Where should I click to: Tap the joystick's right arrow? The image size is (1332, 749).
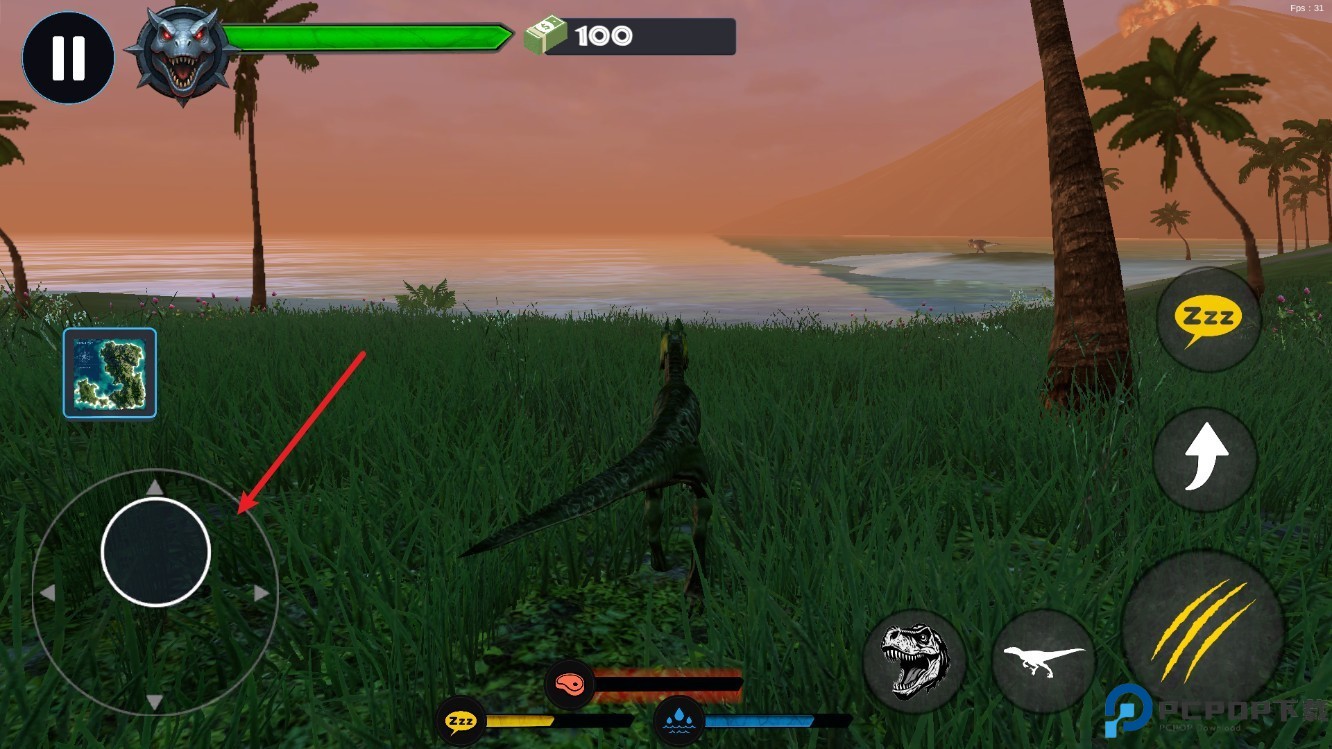tap(261, 593)
